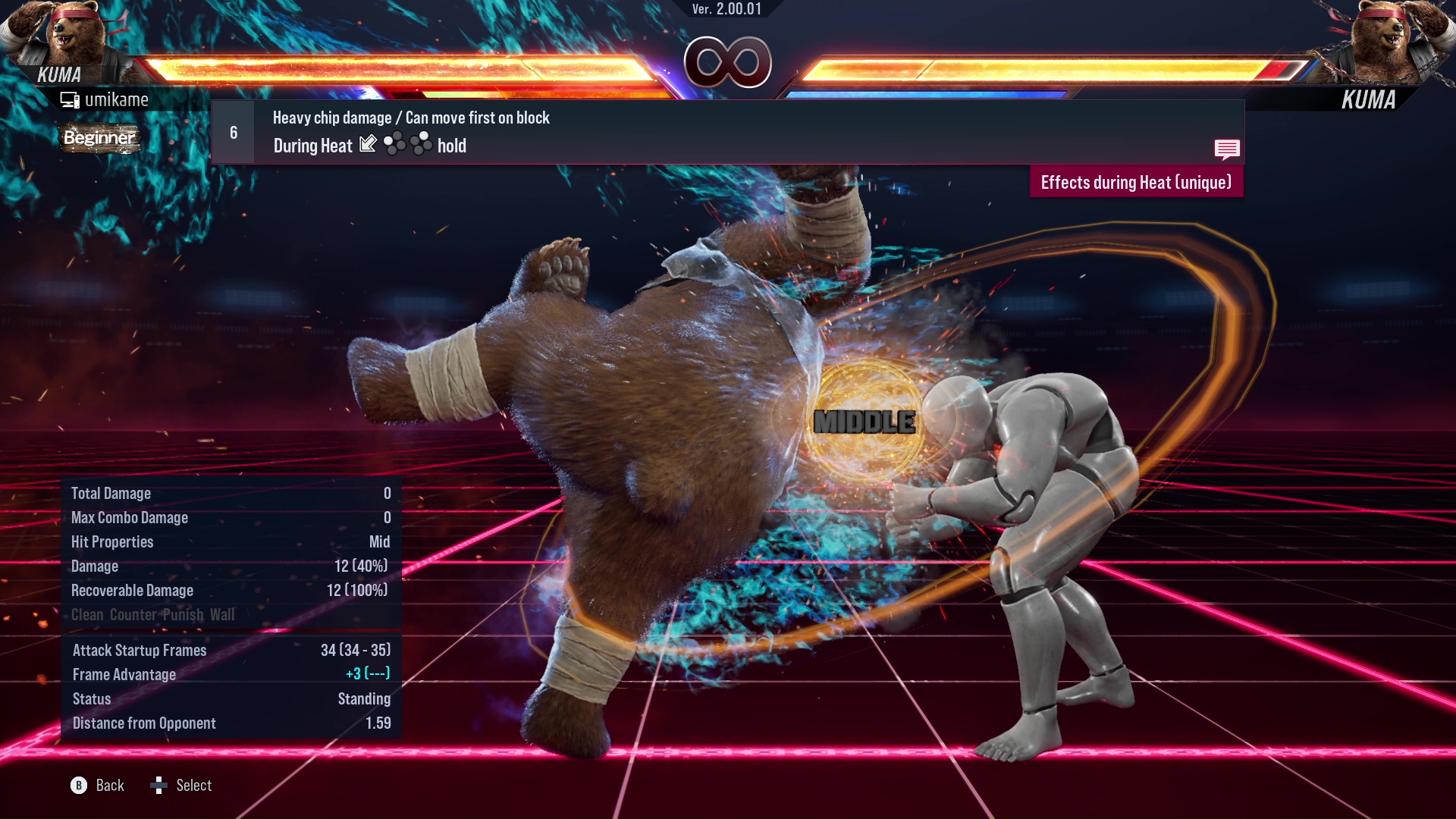Toggle the Beginner difficulty badge

pyautogui.click(x=99, y=139)
